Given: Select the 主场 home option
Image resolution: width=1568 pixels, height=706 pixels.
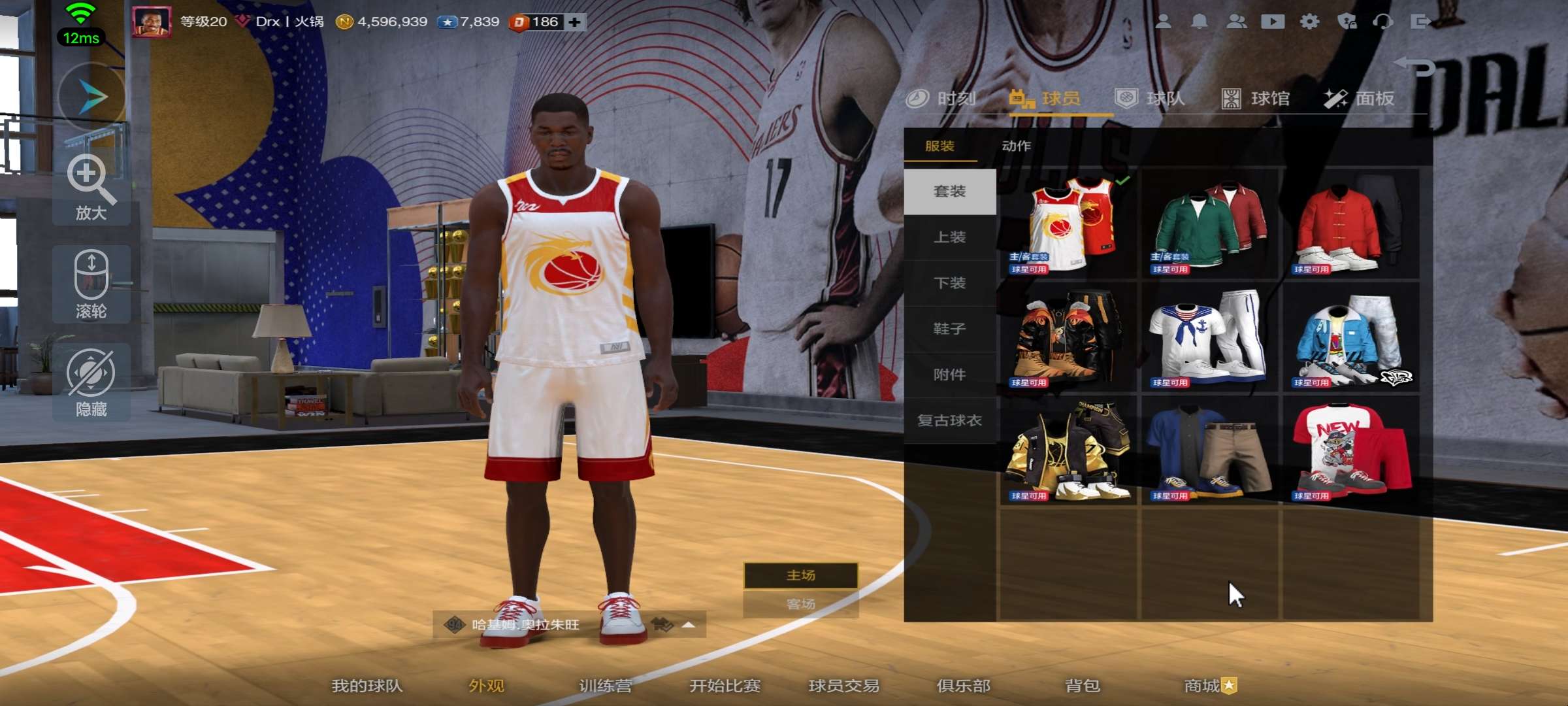Looking at the screenshot, I should [x=800, y=575].
